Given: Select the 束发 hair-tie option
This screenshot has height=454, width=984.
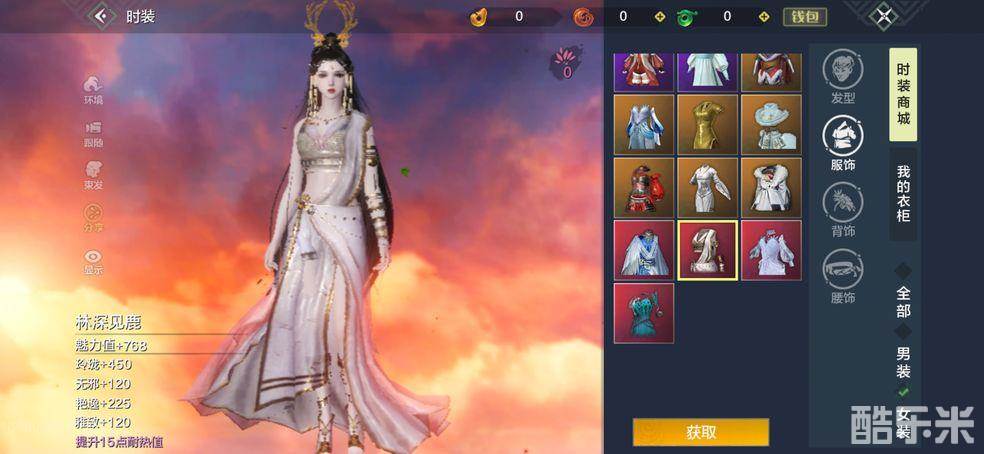Looking at the screenshot, I should click(93, 175).
